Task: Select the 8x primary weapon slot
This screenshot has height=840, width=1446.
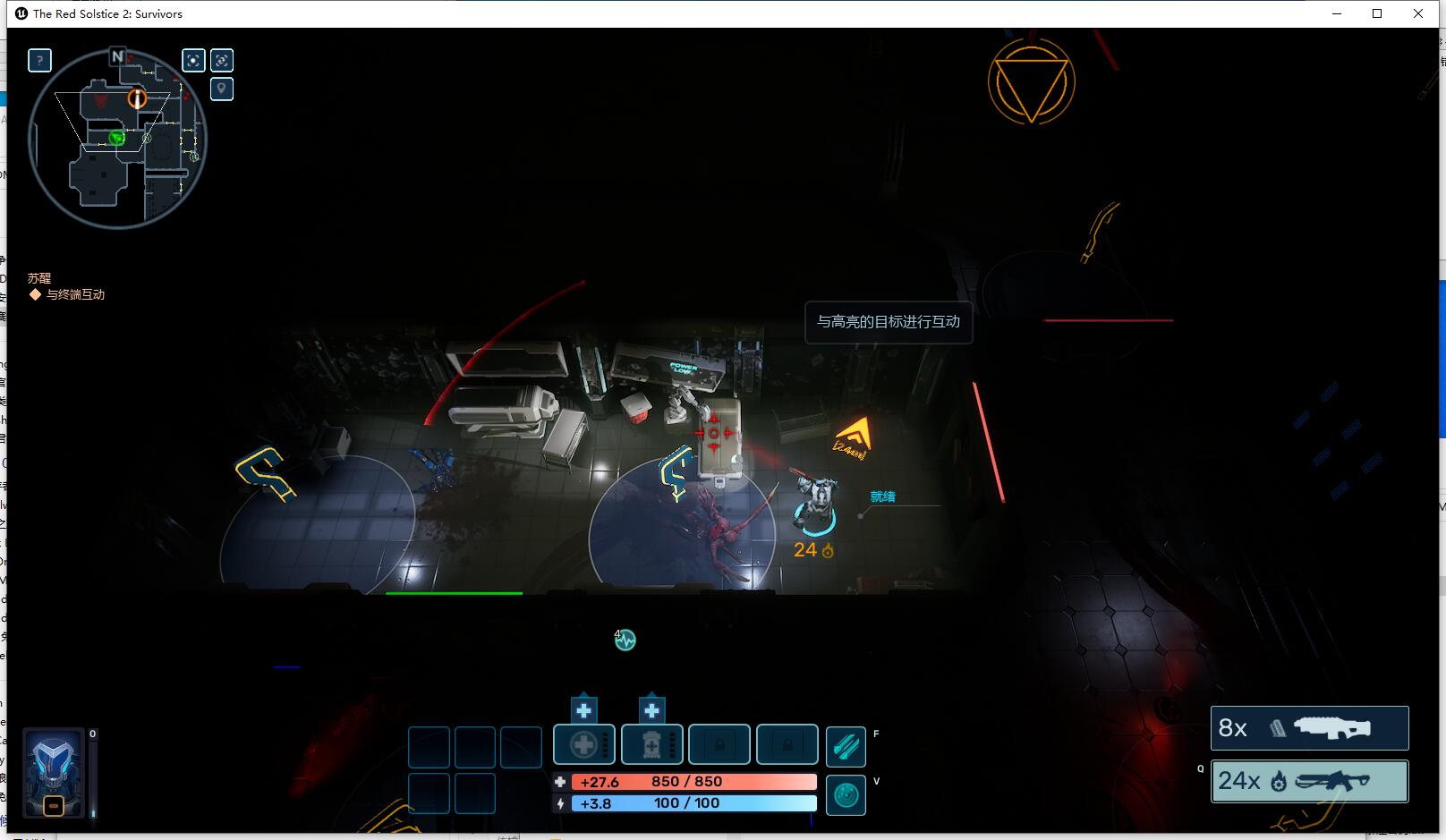Action: tap(1309, 728)
